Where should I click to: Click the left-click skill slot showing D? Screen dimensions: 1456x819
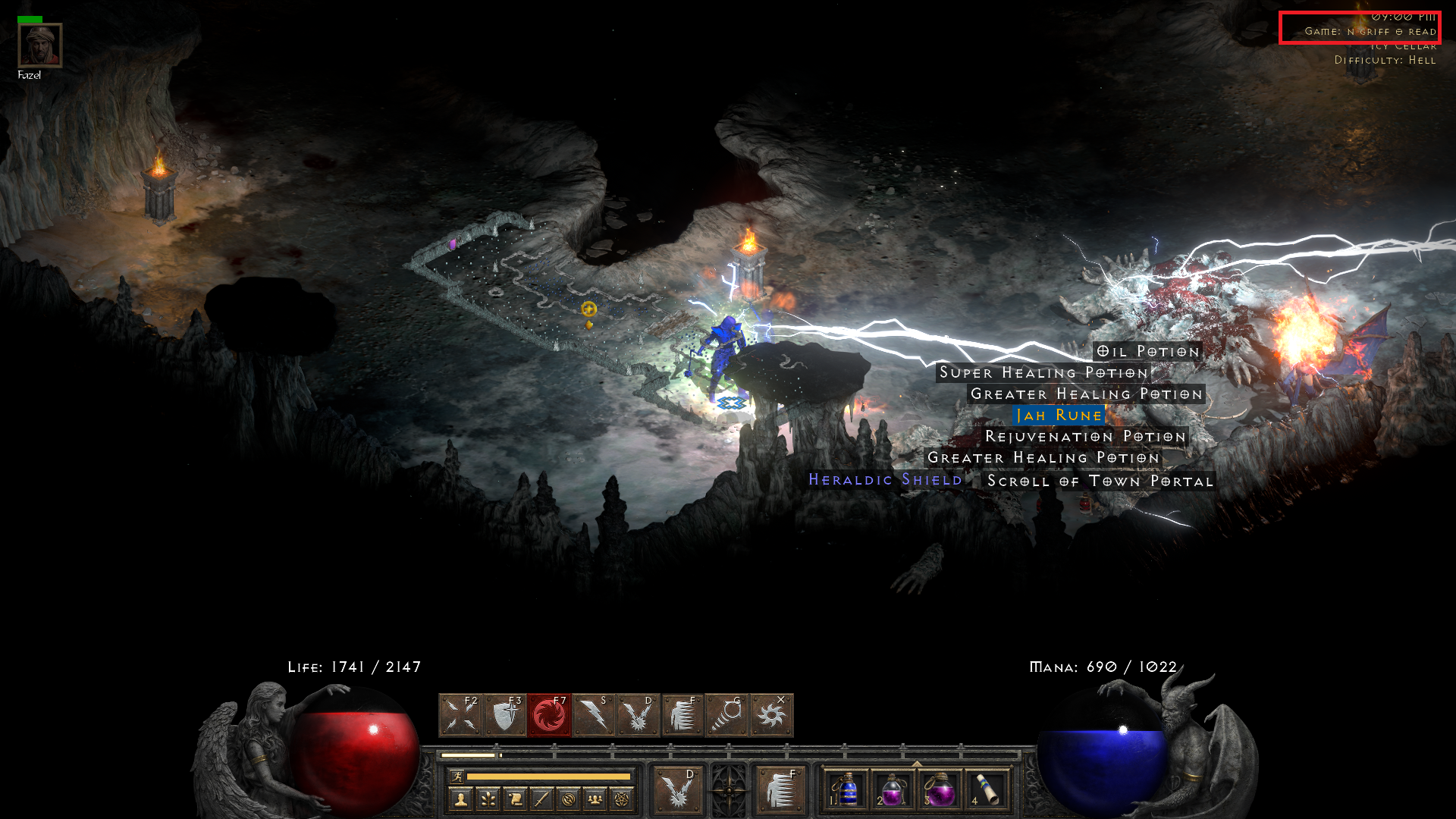point(679,789)
